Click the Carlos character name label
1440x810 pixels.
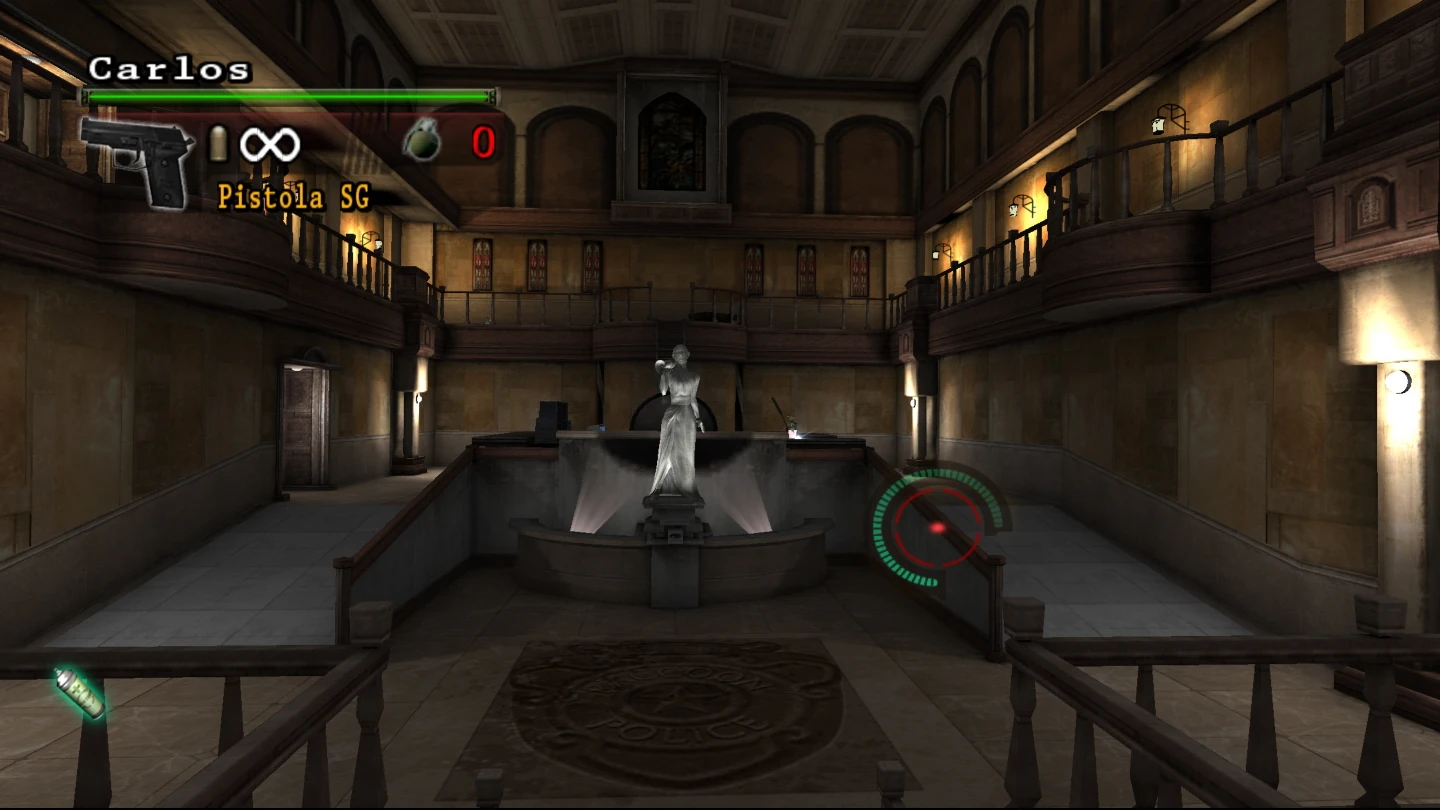(165, 70)
